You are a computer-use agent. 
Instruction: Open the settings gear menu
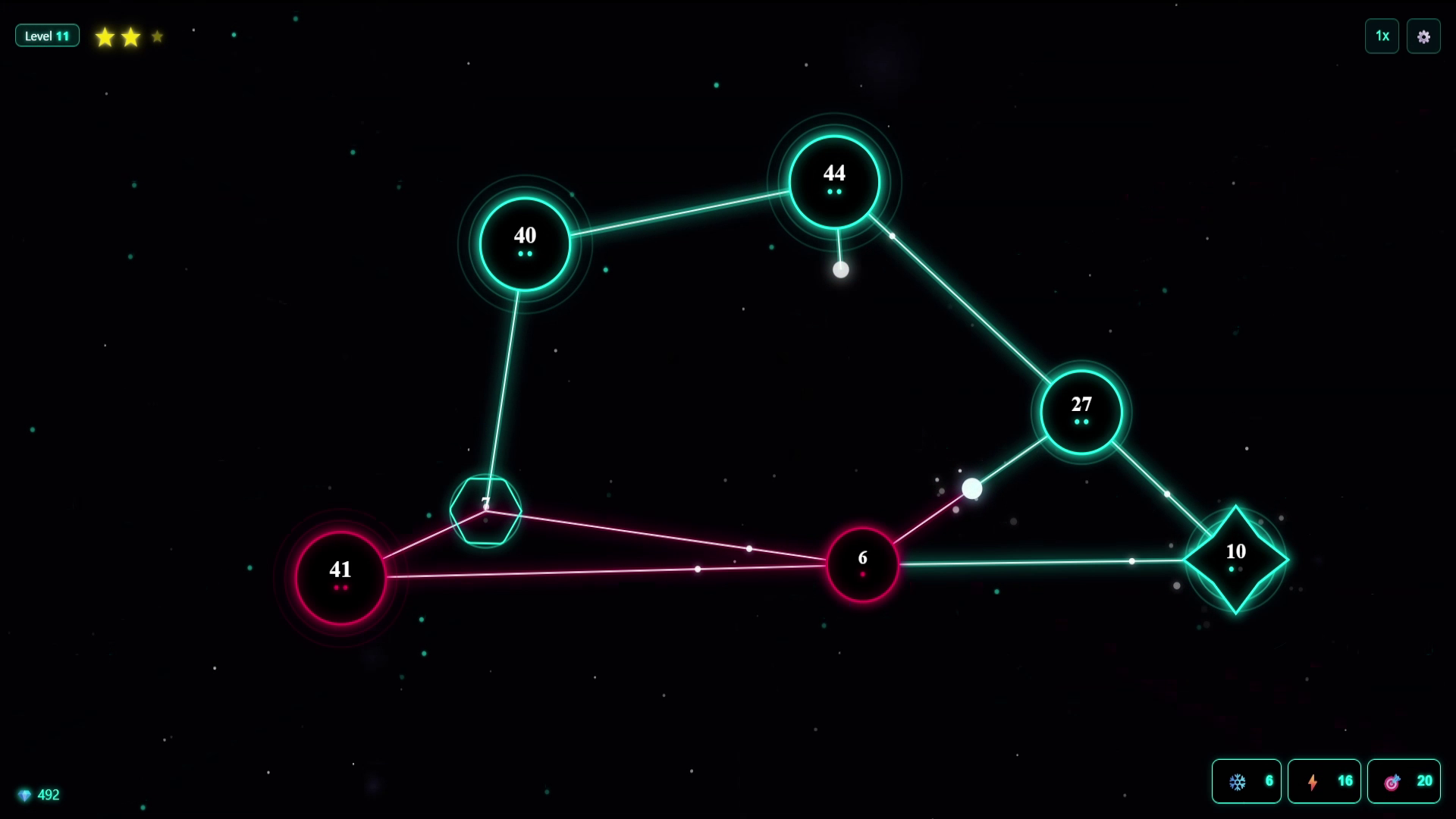pos(1424,36)
